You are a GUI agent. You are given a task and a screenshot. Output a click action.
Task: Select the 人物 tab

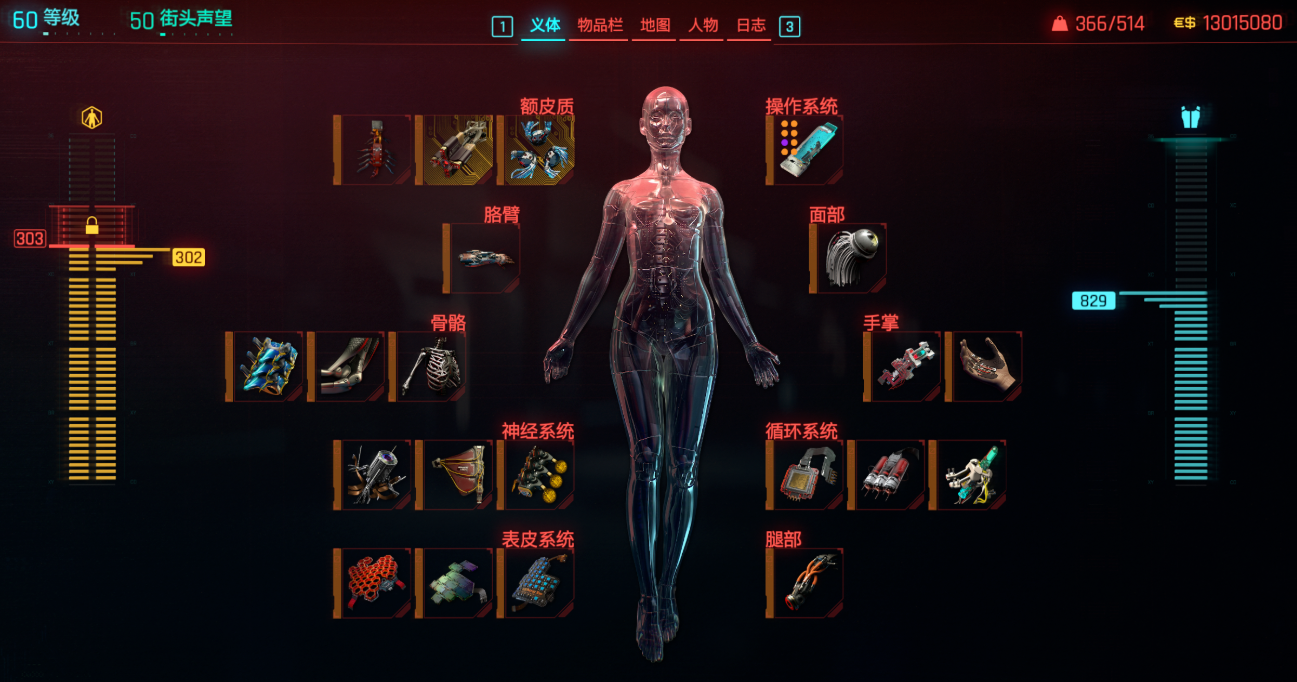pos(704,26)
